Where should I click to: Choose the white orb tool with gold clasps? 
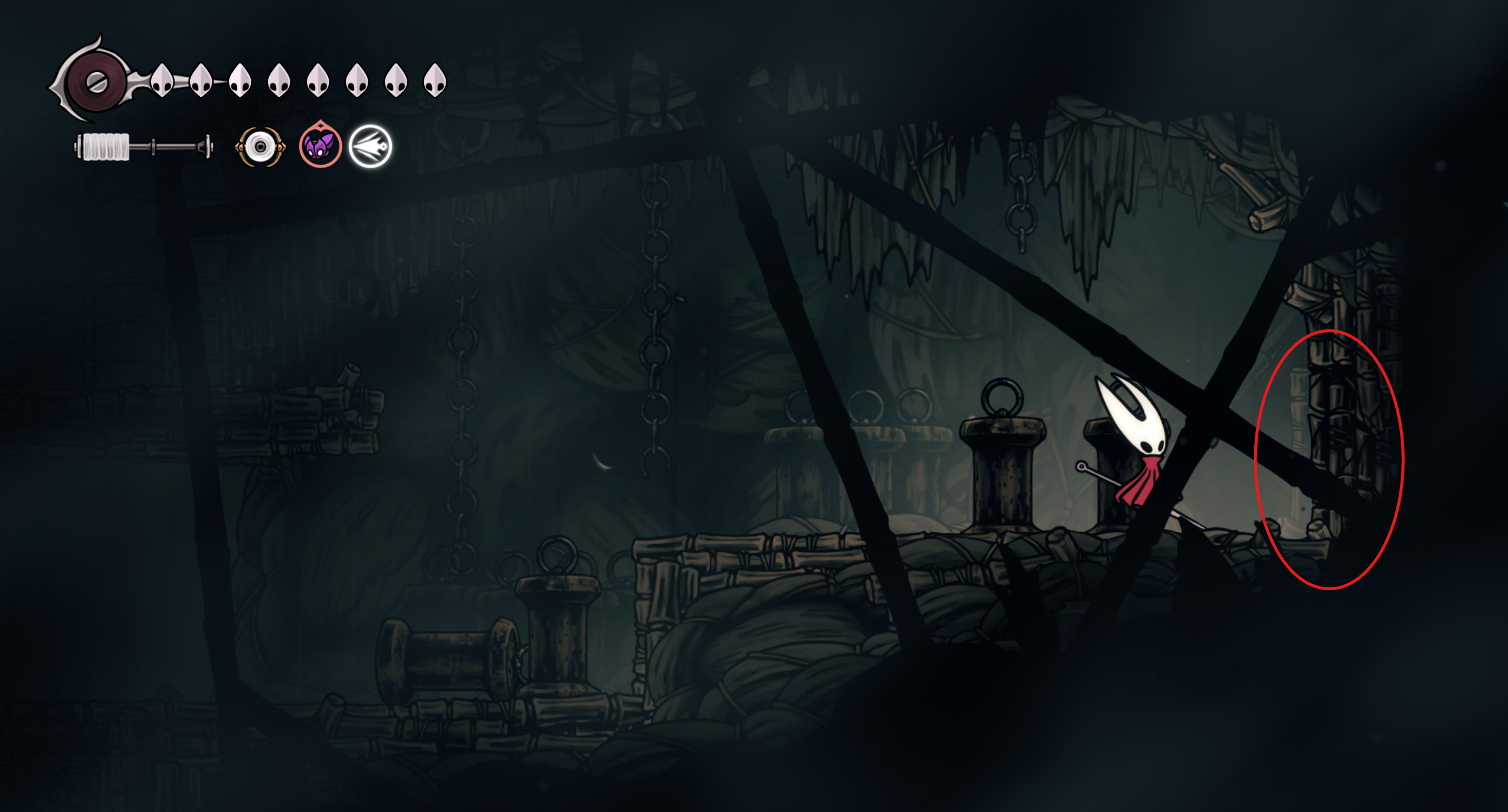[260, 146]
